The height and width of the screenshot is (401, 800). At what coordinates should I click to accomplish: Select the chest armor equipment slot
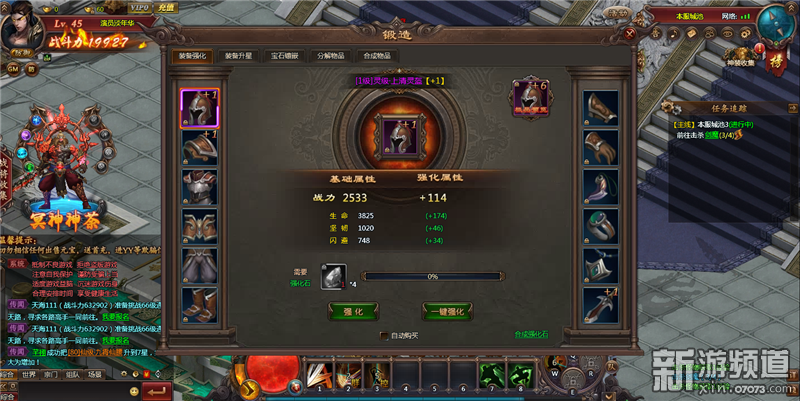(199, 187)
